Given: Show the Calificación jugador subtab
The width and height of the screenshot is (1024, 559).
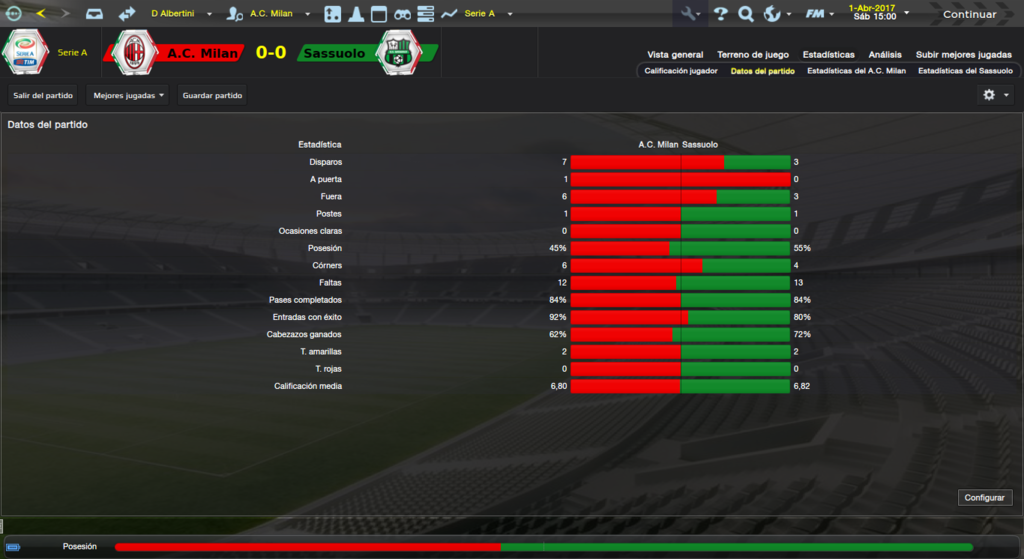Looking at the screenshot, I should pyautogui.click(x=680, y=71).
